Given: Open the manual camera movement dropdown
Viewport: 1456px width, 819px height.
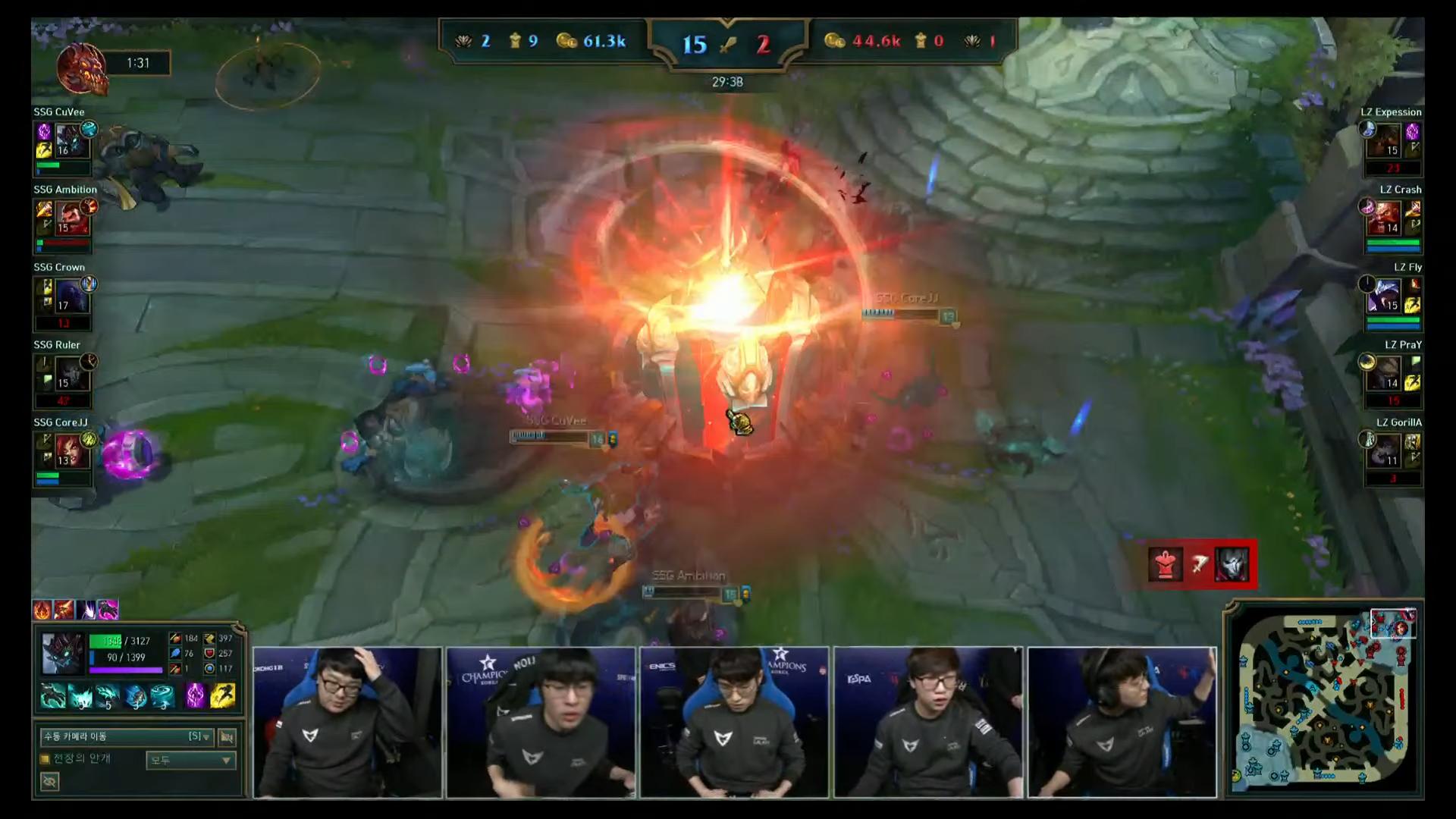Looking at the screenshot, I should click(x=127, y=736).
